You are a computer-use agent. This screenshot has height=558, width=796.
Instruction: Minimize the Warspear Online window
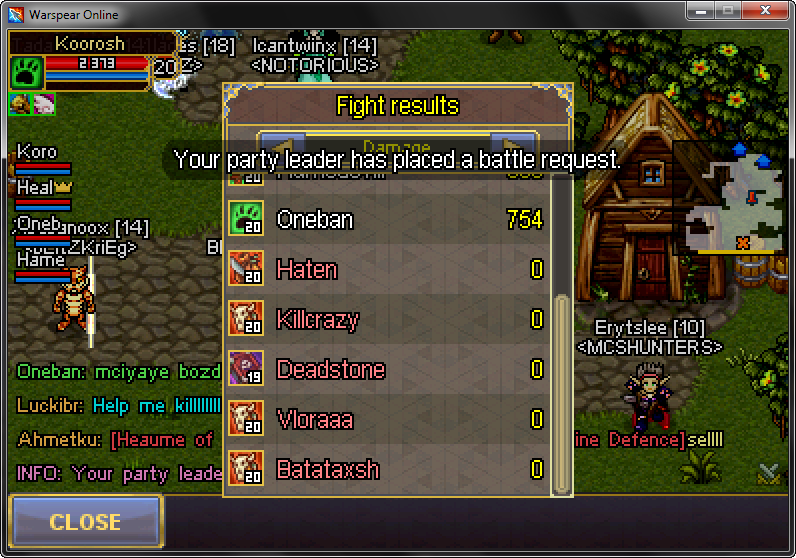(703, 12)
